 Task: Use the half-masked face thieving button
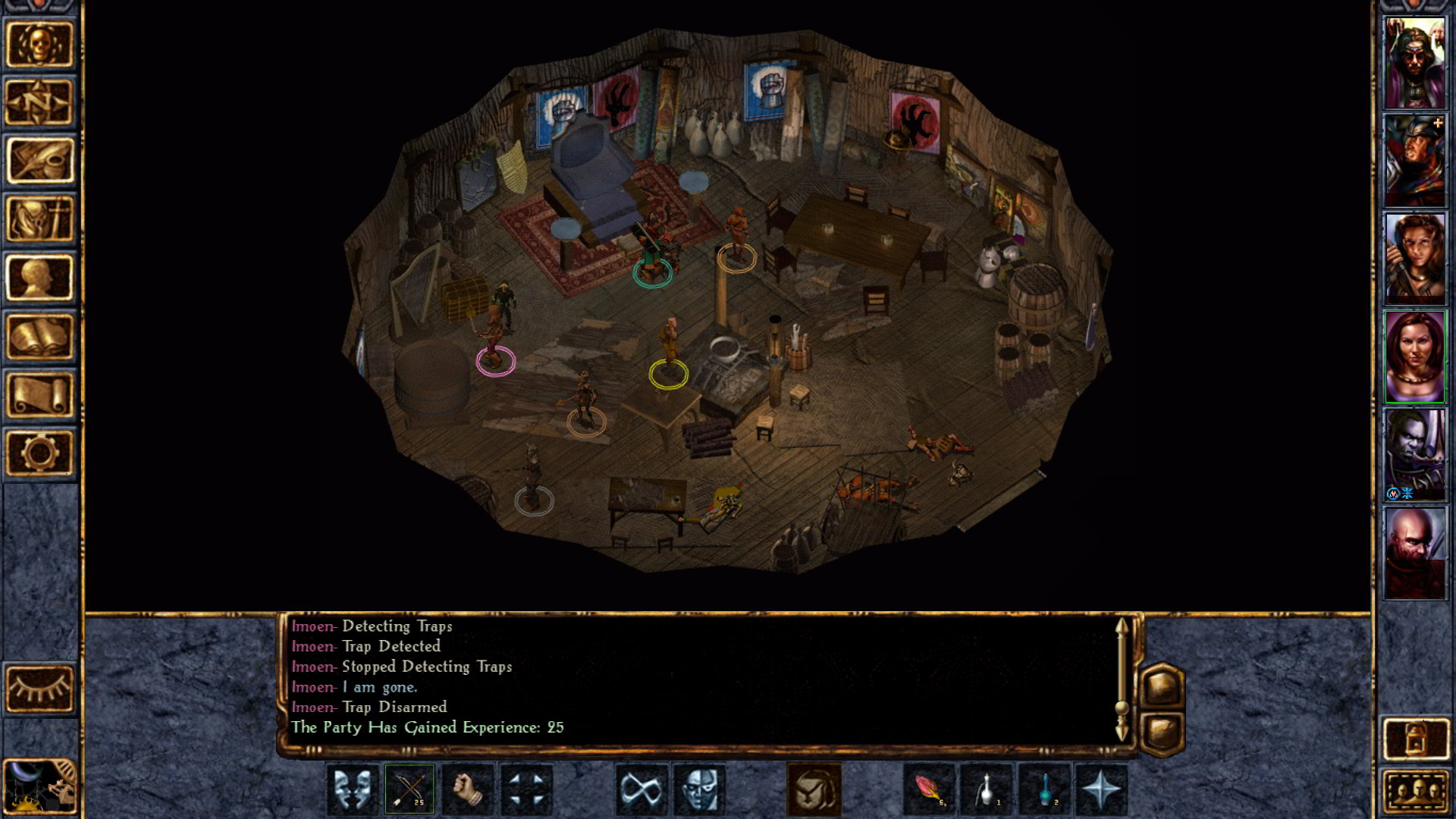pyautogui.click(x=699, y=789)
